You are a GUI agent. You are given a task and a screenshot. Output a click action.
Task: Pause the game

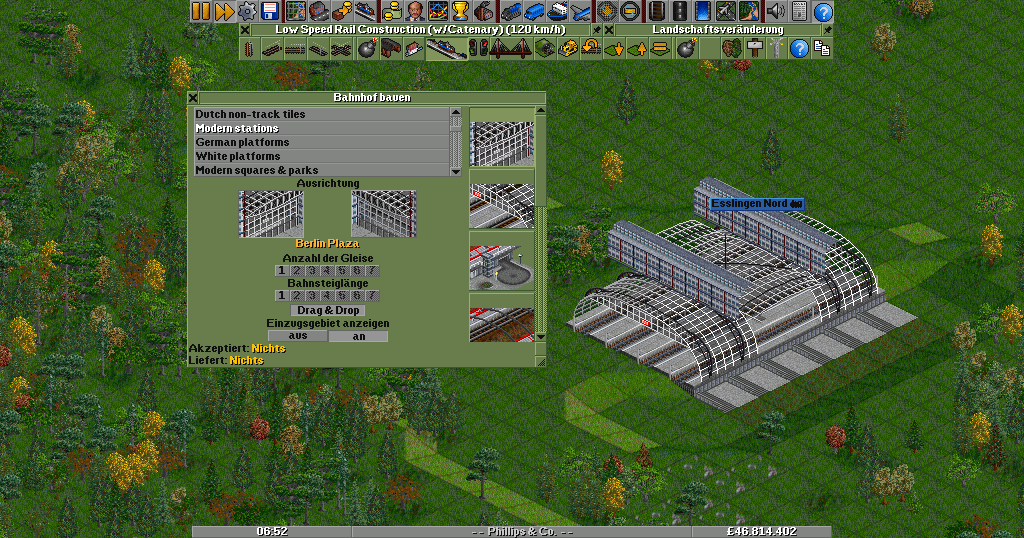click(201, 11)
